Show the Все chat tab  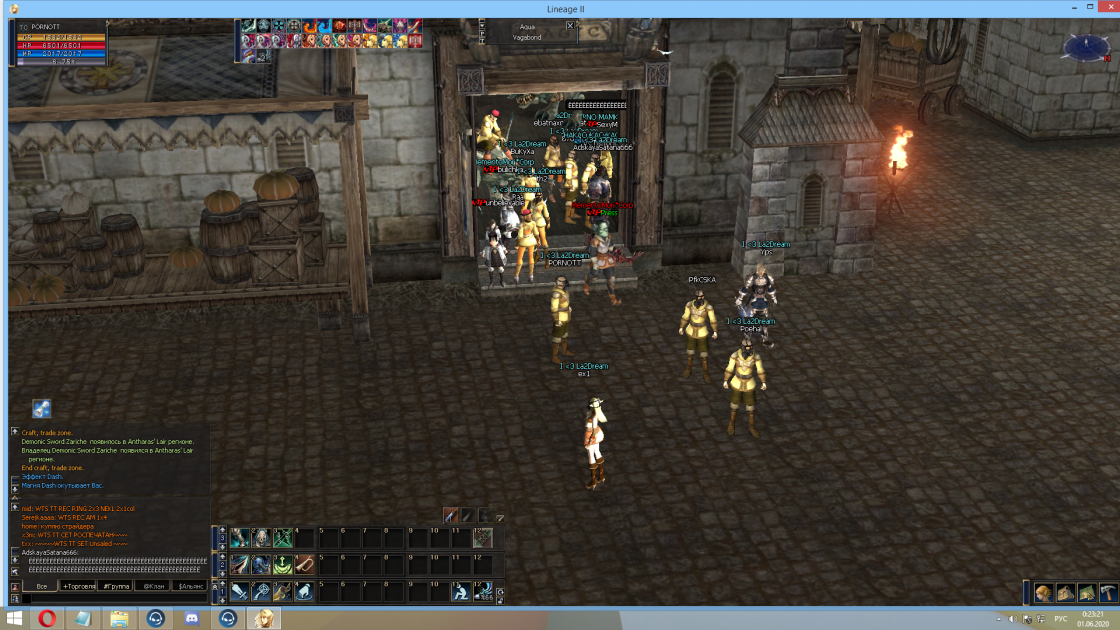(x=41, y=586)
